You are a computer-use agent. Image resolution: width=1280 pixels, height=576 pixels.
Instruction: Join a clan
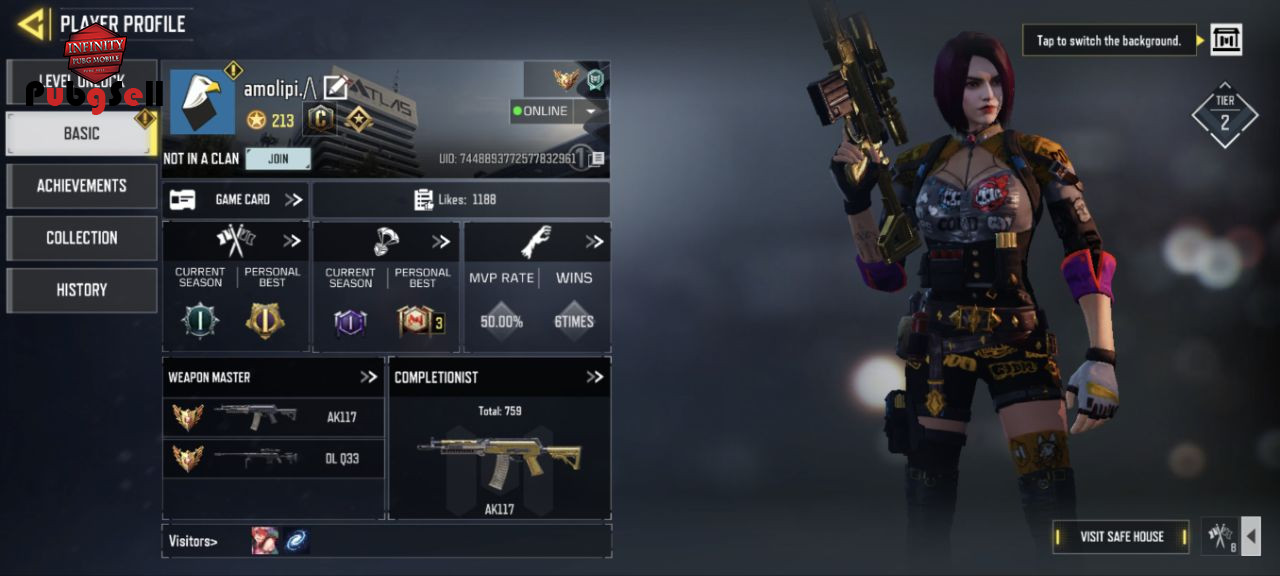click(277, 158)
